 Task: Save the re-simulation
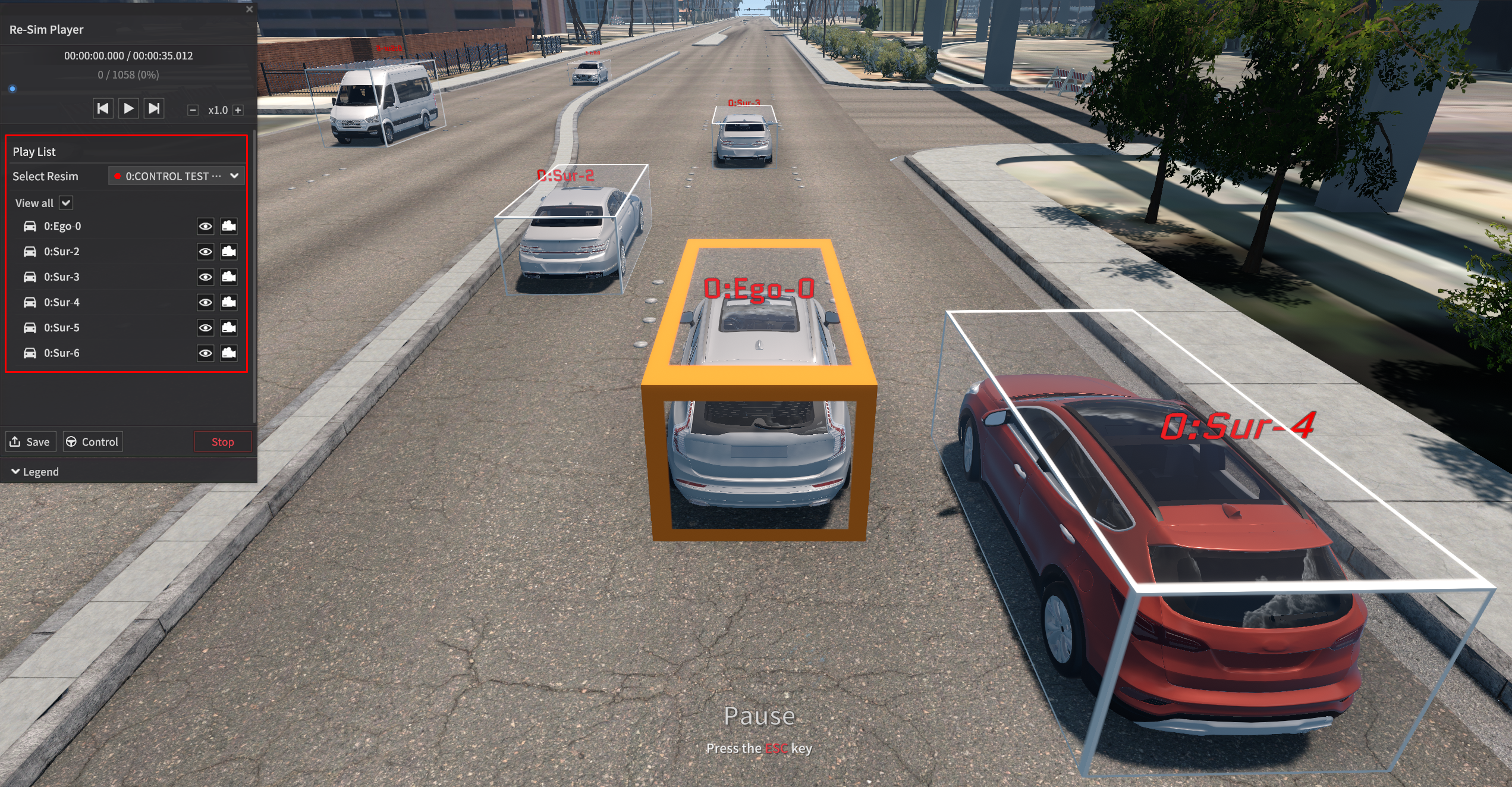click(30, 442)
